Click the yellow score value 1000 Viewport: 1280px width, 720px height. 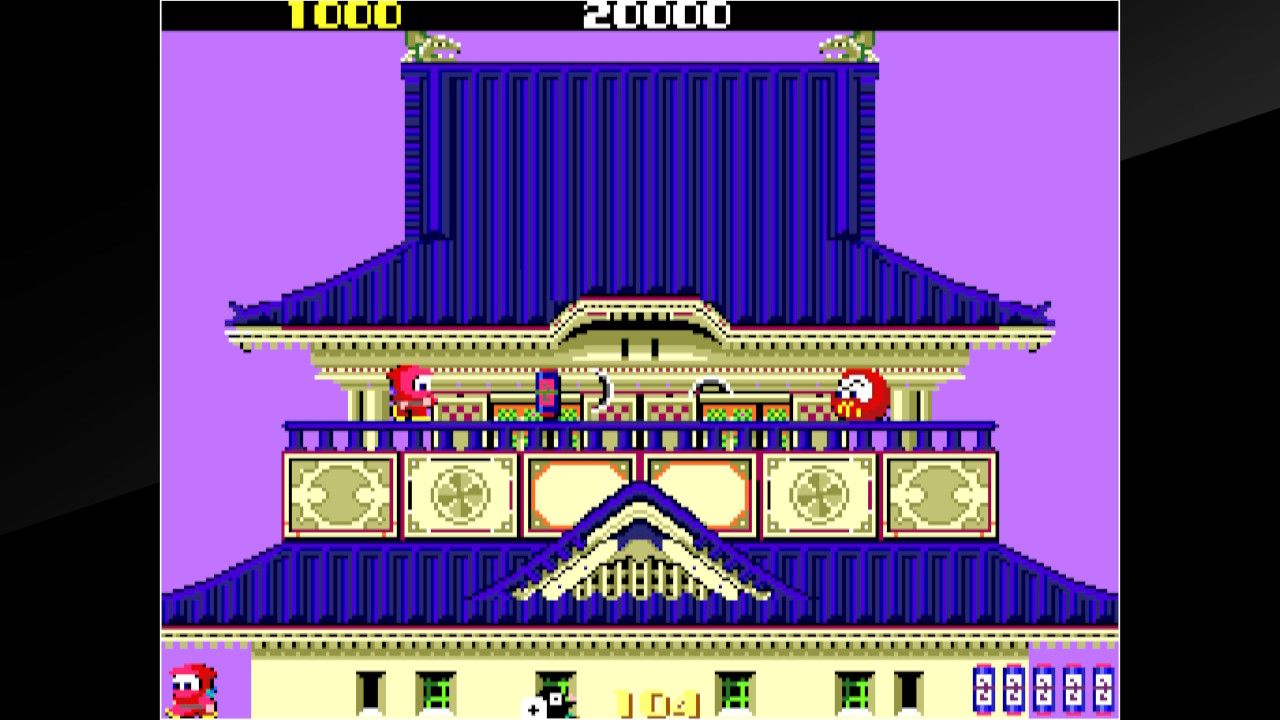coord(345,15)
